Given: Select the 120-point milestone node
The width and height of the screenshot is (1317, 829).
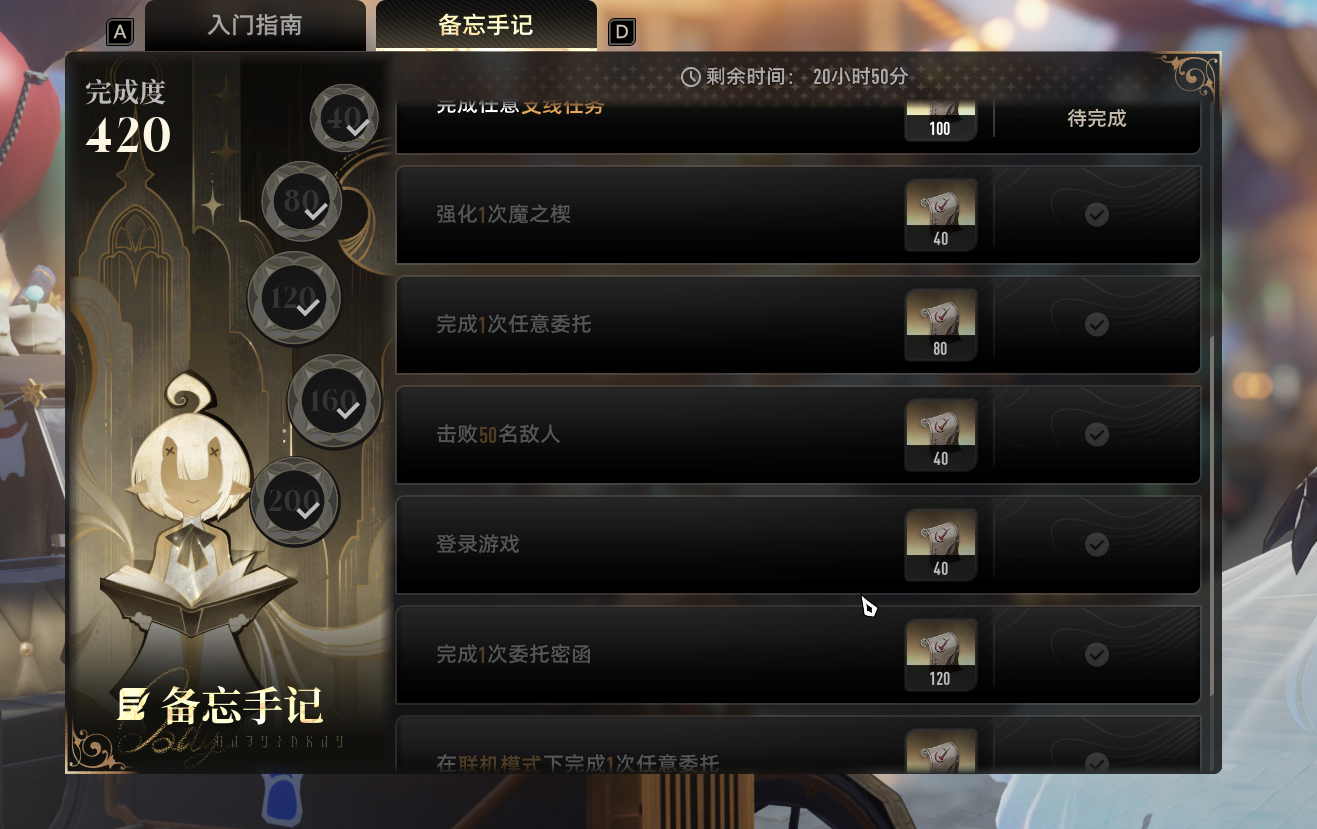Looking at the screenshot, I should point(294,299).
